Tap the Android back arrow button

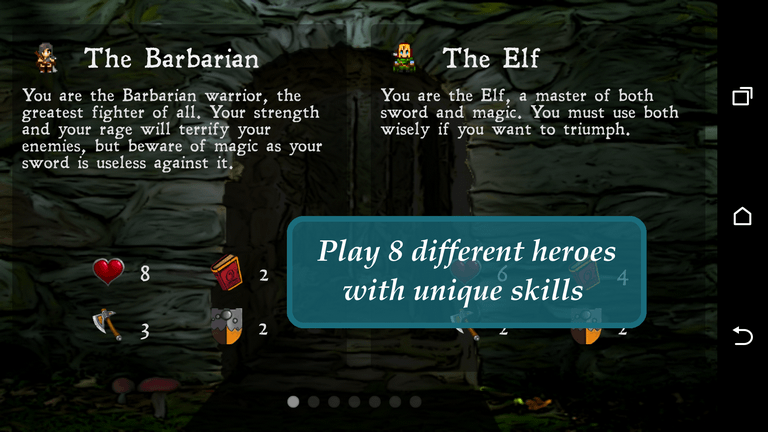click(x=742, y=336)
